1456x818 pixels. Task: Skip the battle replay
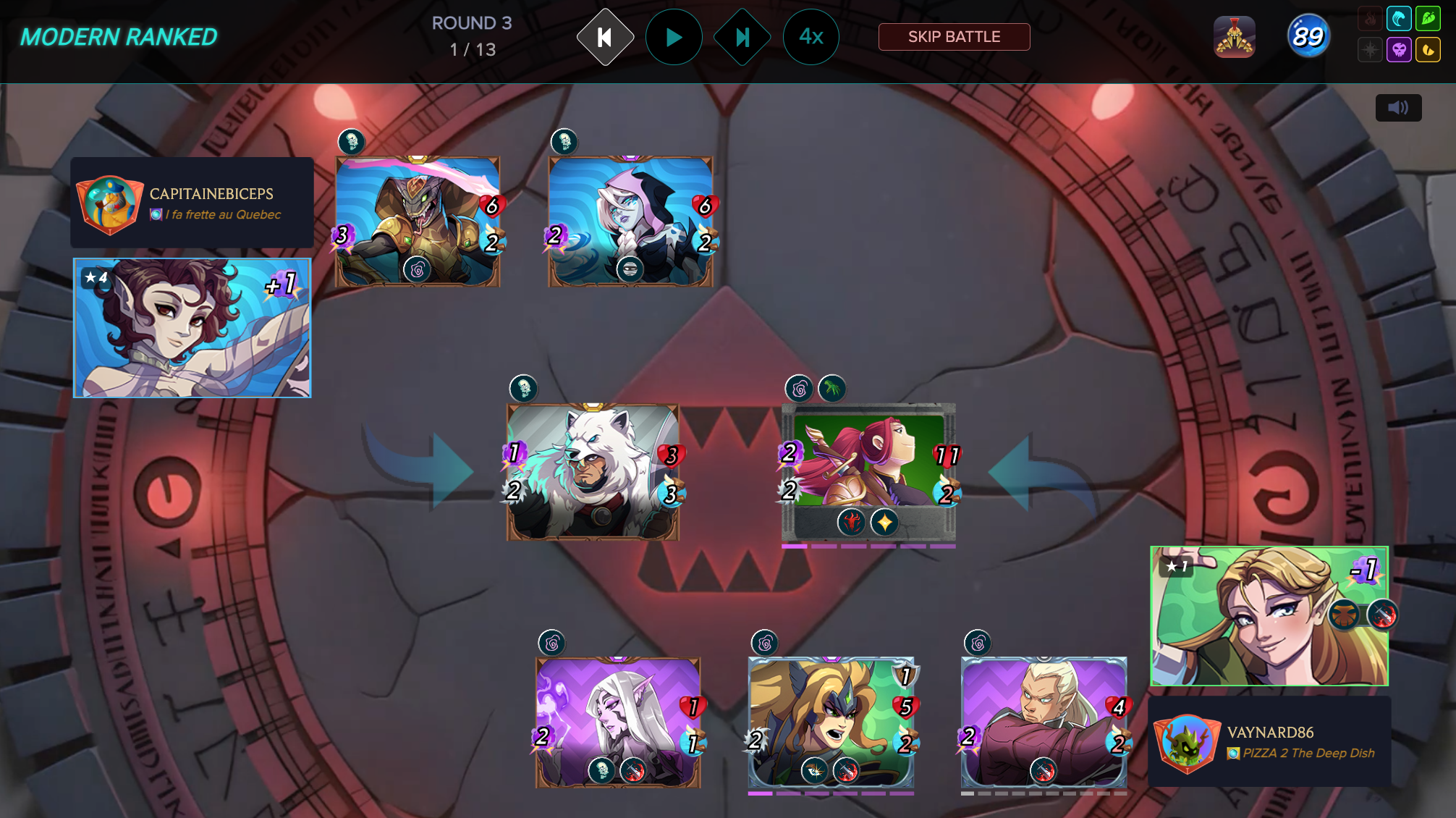click(954, 37)
